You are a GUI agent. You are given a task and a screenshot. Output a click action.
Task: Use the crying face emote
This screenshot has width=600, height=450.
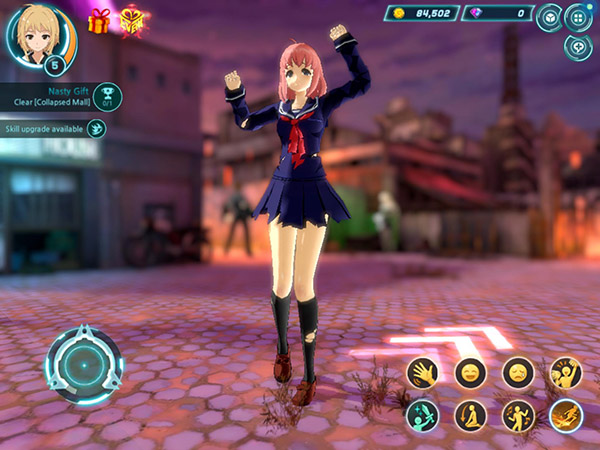point(518,373)
